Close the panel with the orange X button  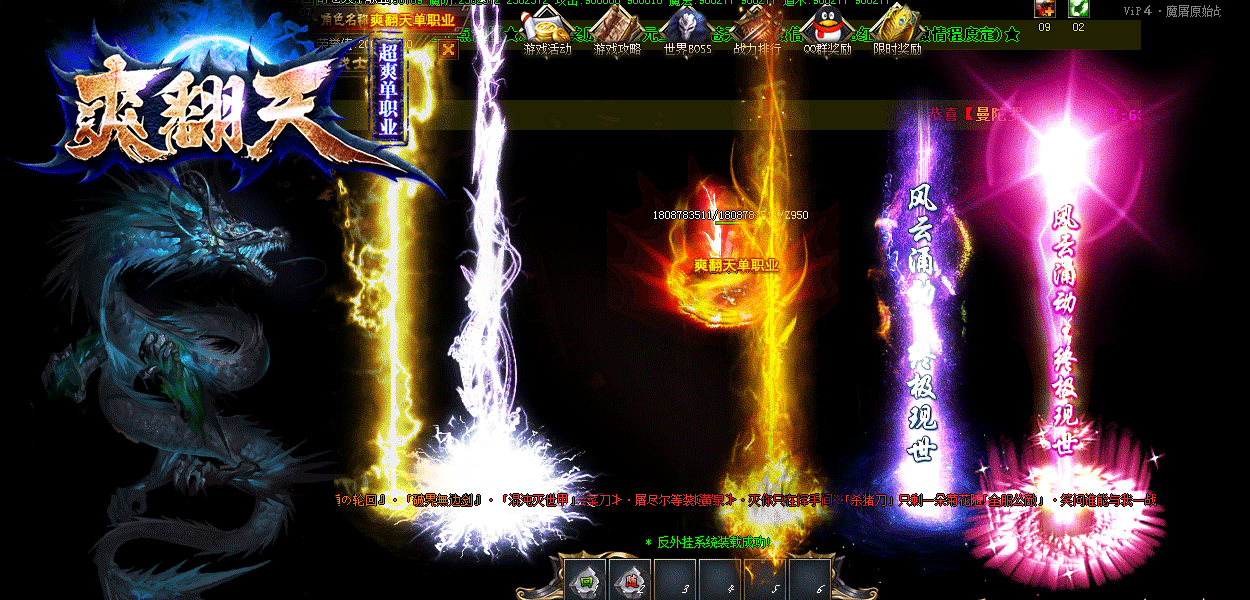click(448, 49)
